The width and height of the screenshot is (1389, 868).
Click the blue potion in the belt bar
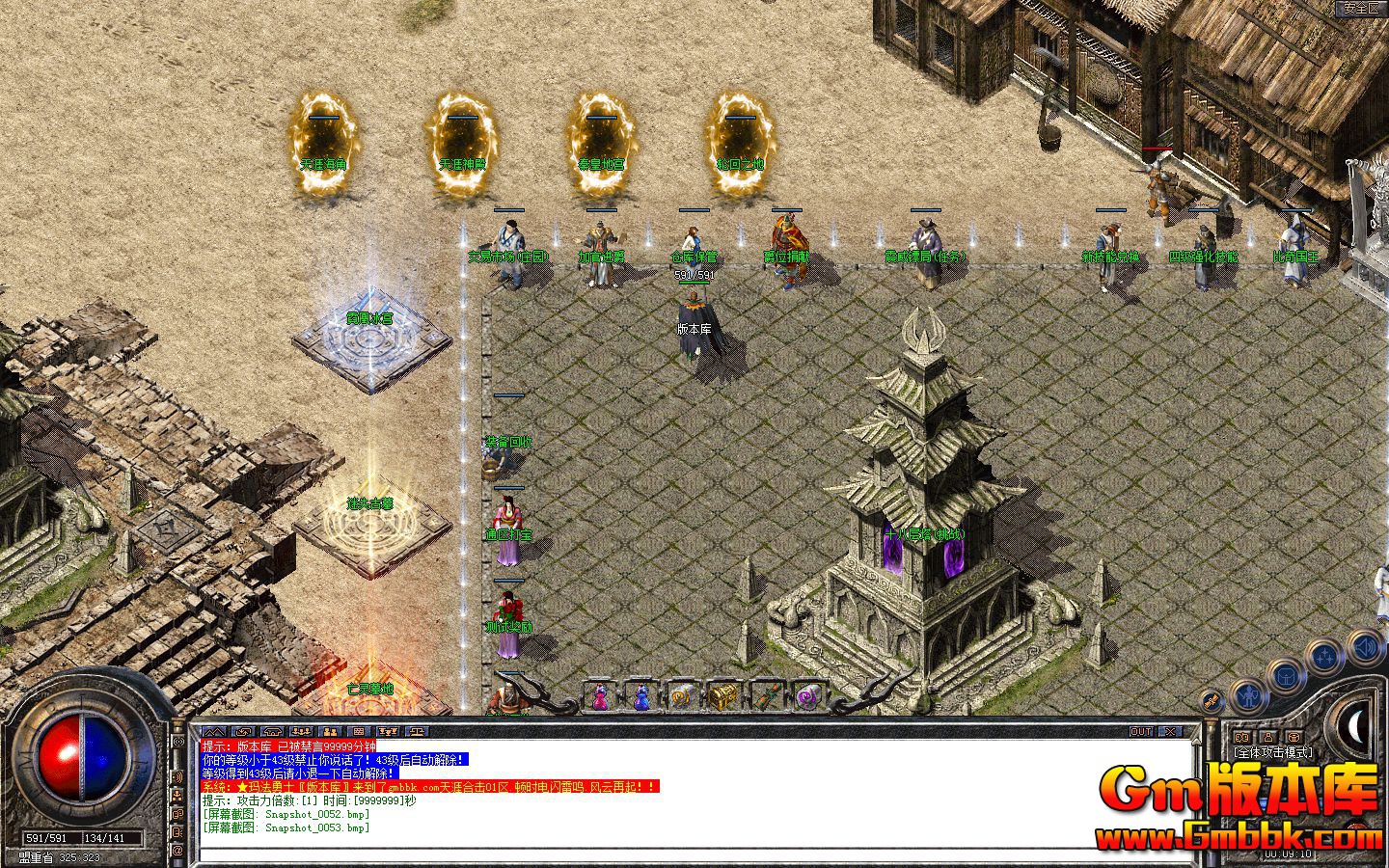[x=642, y=696]
